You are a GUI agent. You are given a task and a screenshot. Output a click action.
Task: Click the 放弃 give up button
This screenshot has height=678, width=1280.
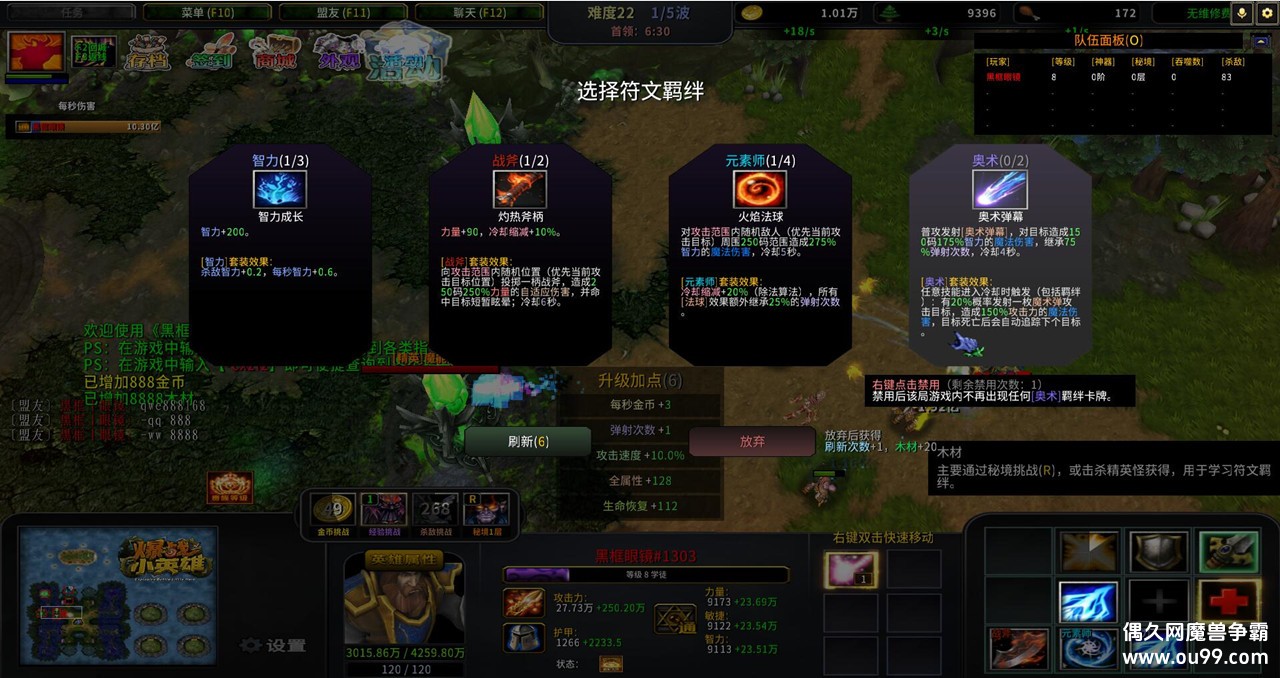tap(752, 441)
